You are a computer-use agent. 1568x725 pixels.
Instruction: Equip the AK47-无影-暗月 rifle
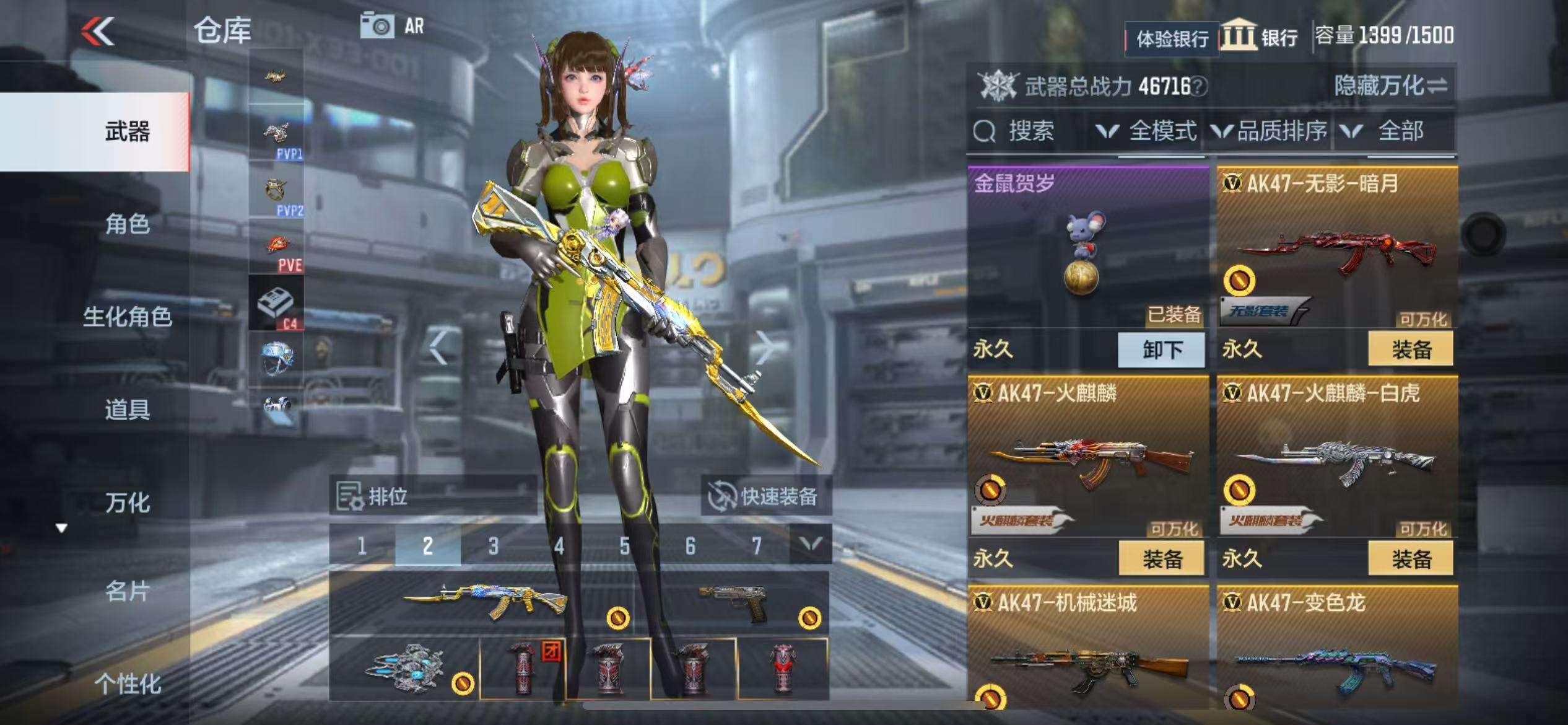point(1411,349)
